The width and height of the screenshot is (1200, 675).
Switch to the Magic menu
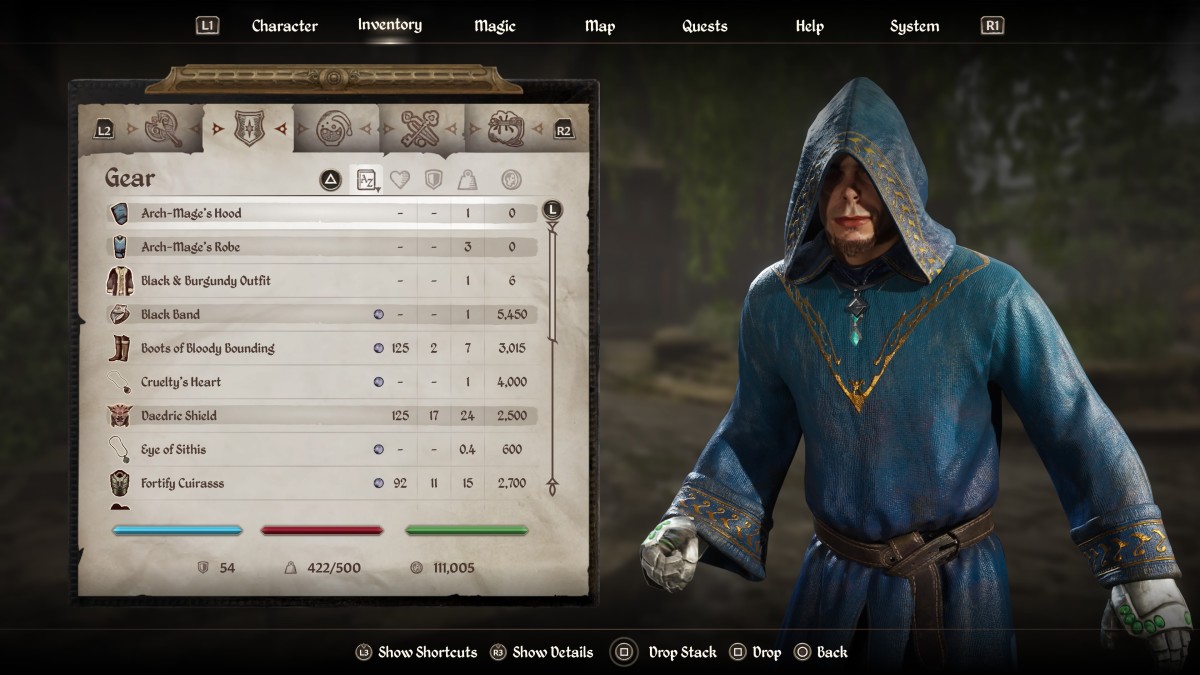pyautogui.click(x=494, y=26)
